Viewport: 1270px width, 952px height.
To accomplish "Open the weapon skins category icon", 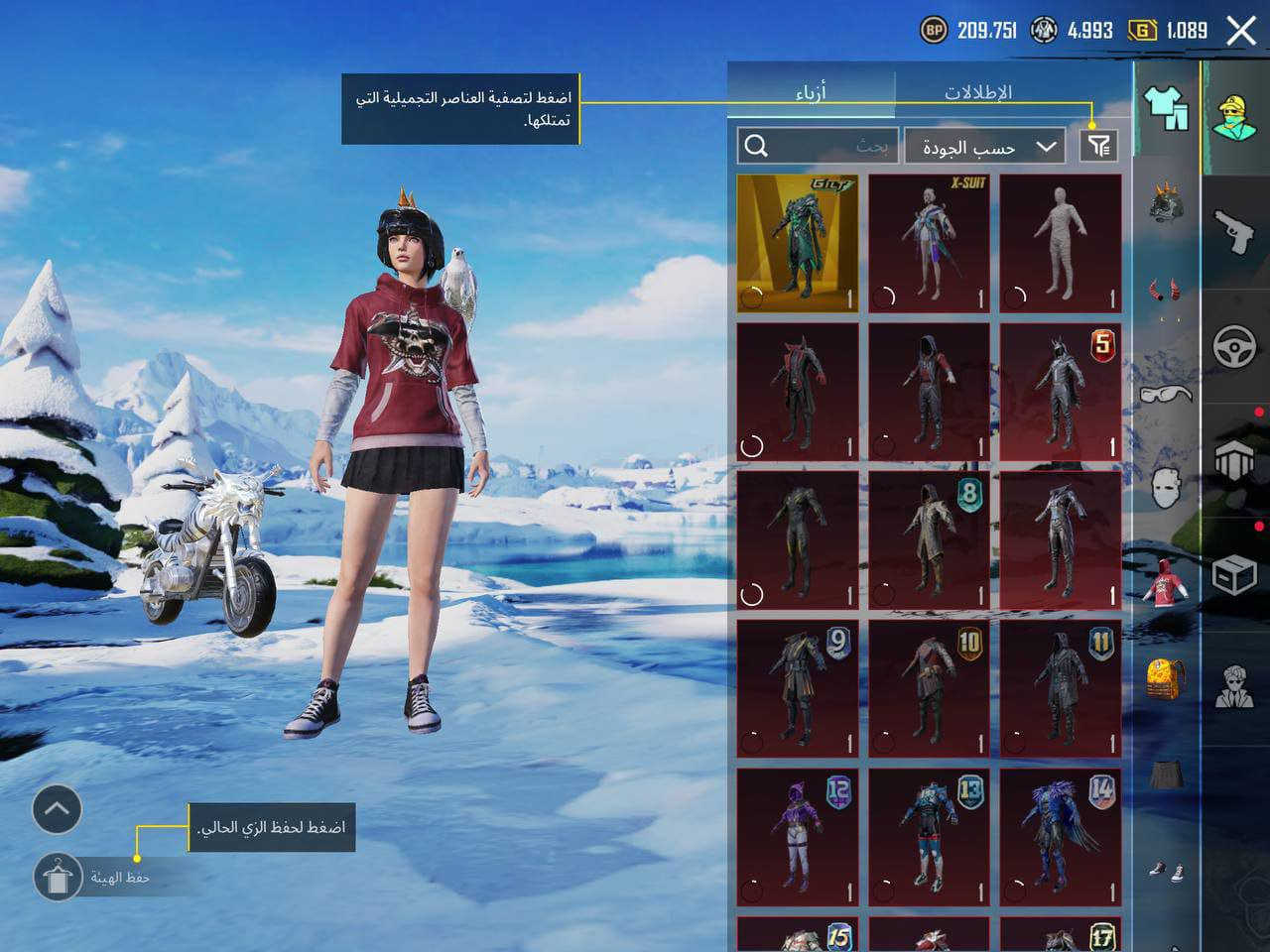I will (1233, 231).
